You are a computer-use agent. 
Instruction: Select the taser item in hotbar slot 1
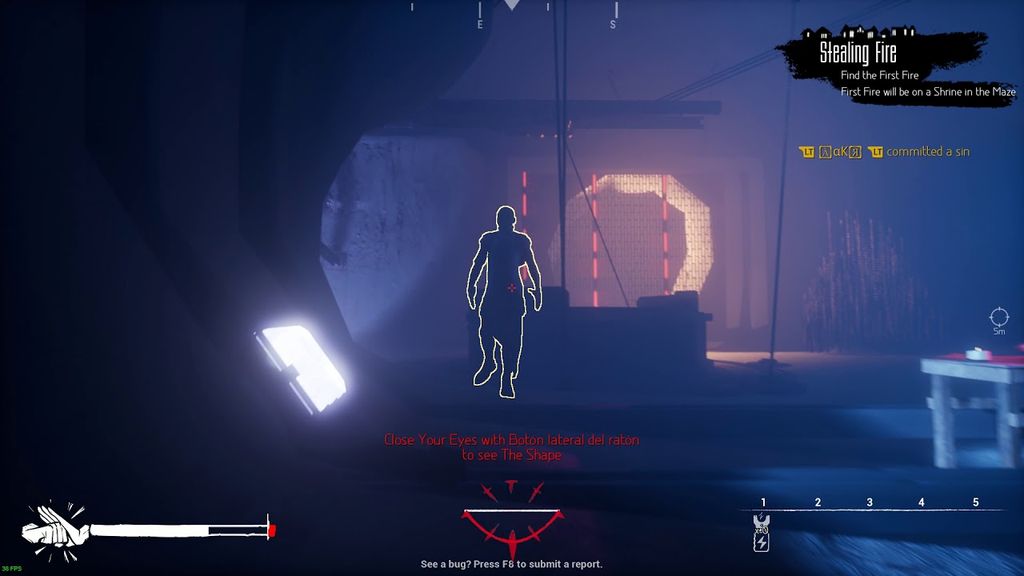pyautogui.click(x=763, y=535)
